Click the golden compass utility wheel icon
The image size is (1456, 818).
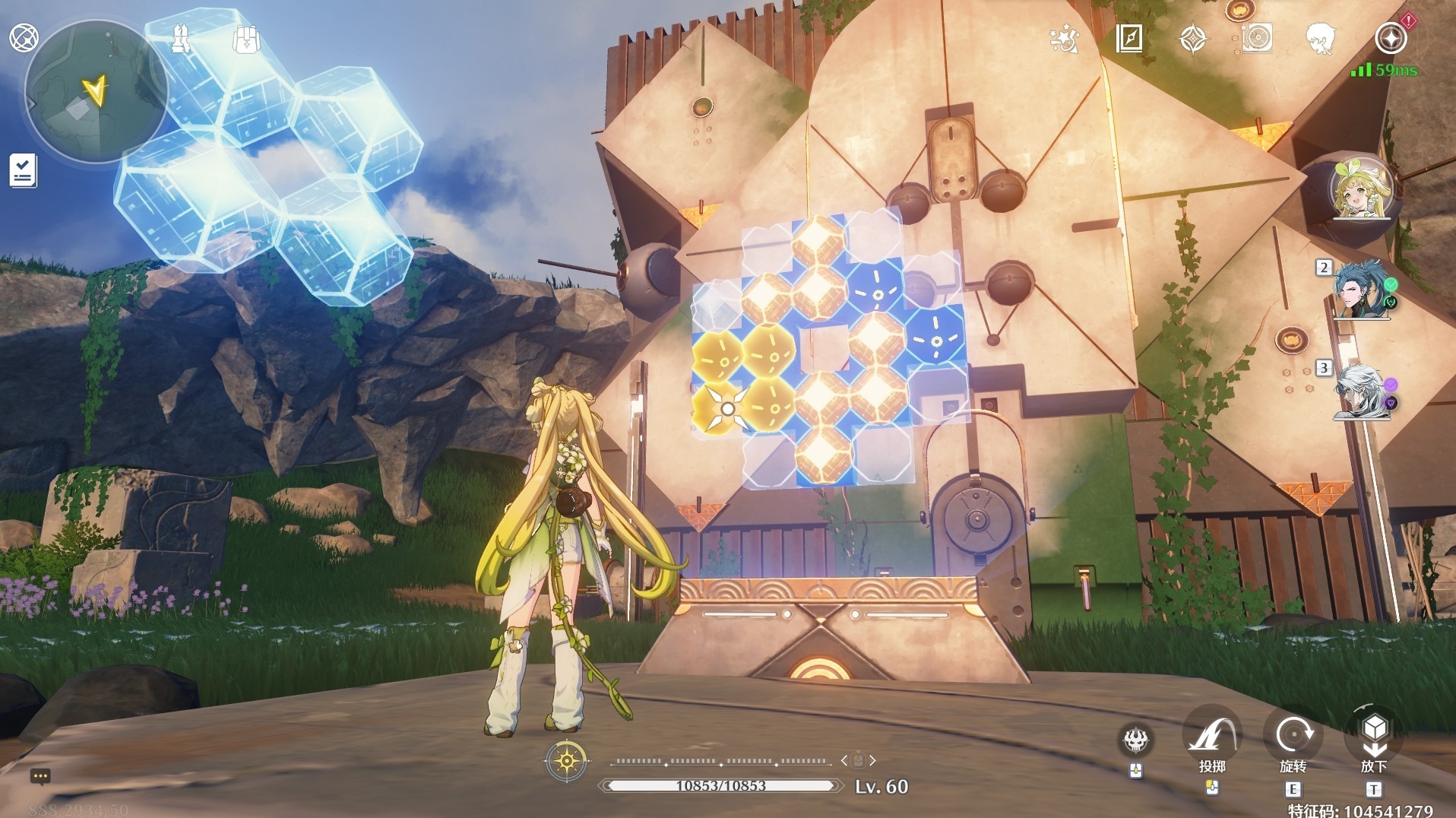(567, 760)
